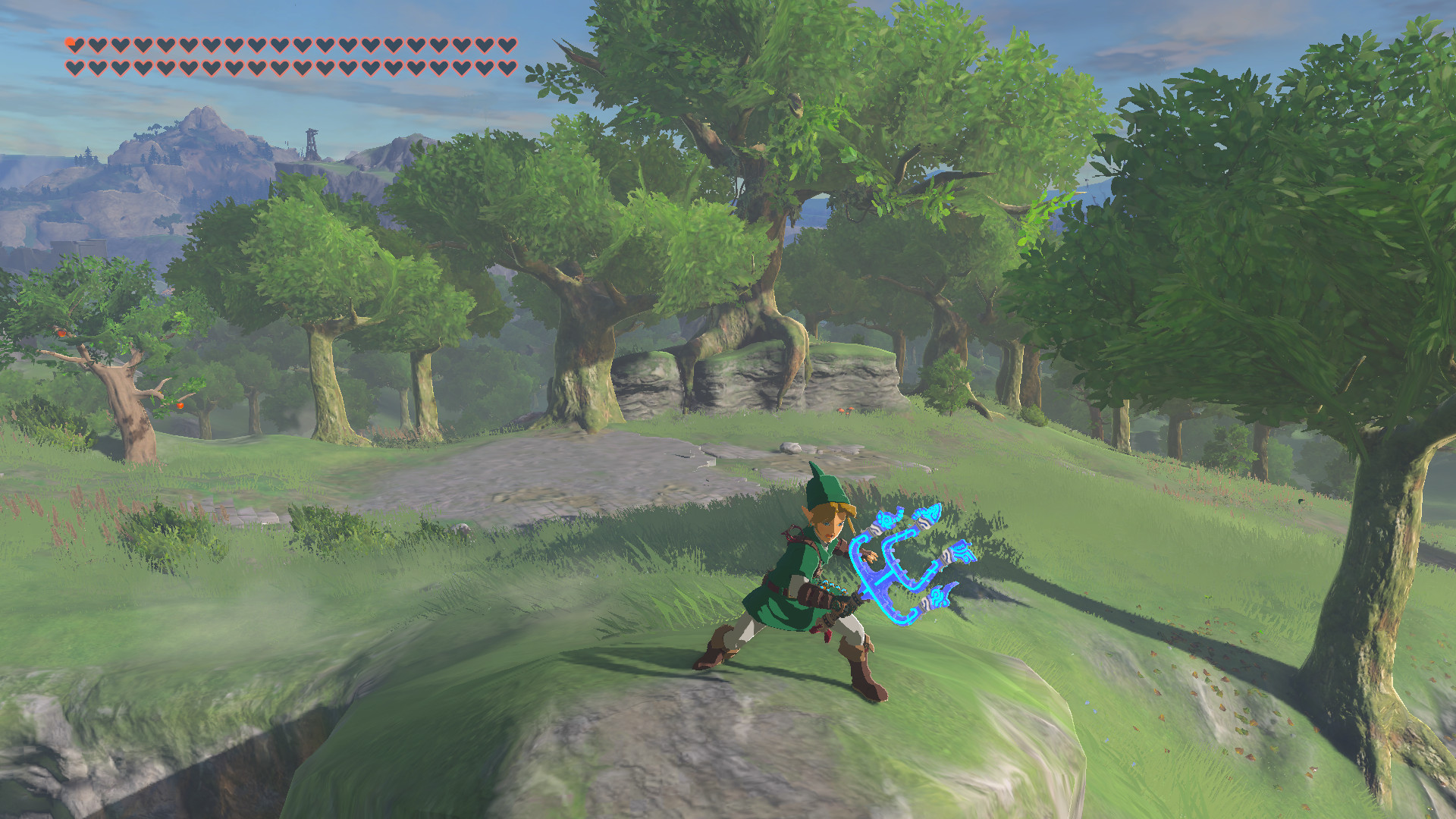
Task: Select the first heart of the second row
Action: pyautogui.click(x=74, y=68)
